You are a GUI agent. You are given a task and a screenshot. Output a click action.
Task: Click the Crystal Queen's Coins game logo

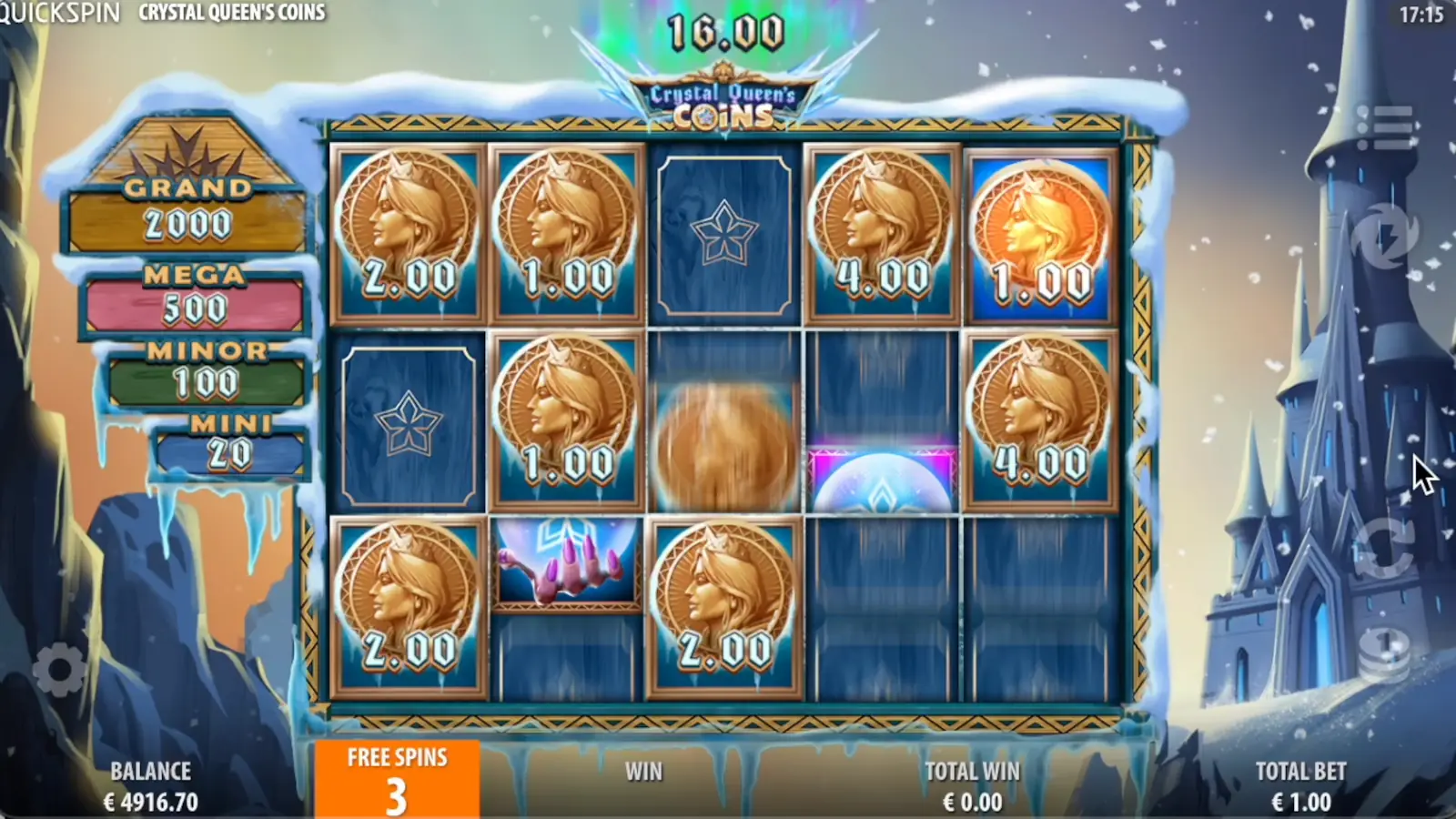[x=723, y=100]
